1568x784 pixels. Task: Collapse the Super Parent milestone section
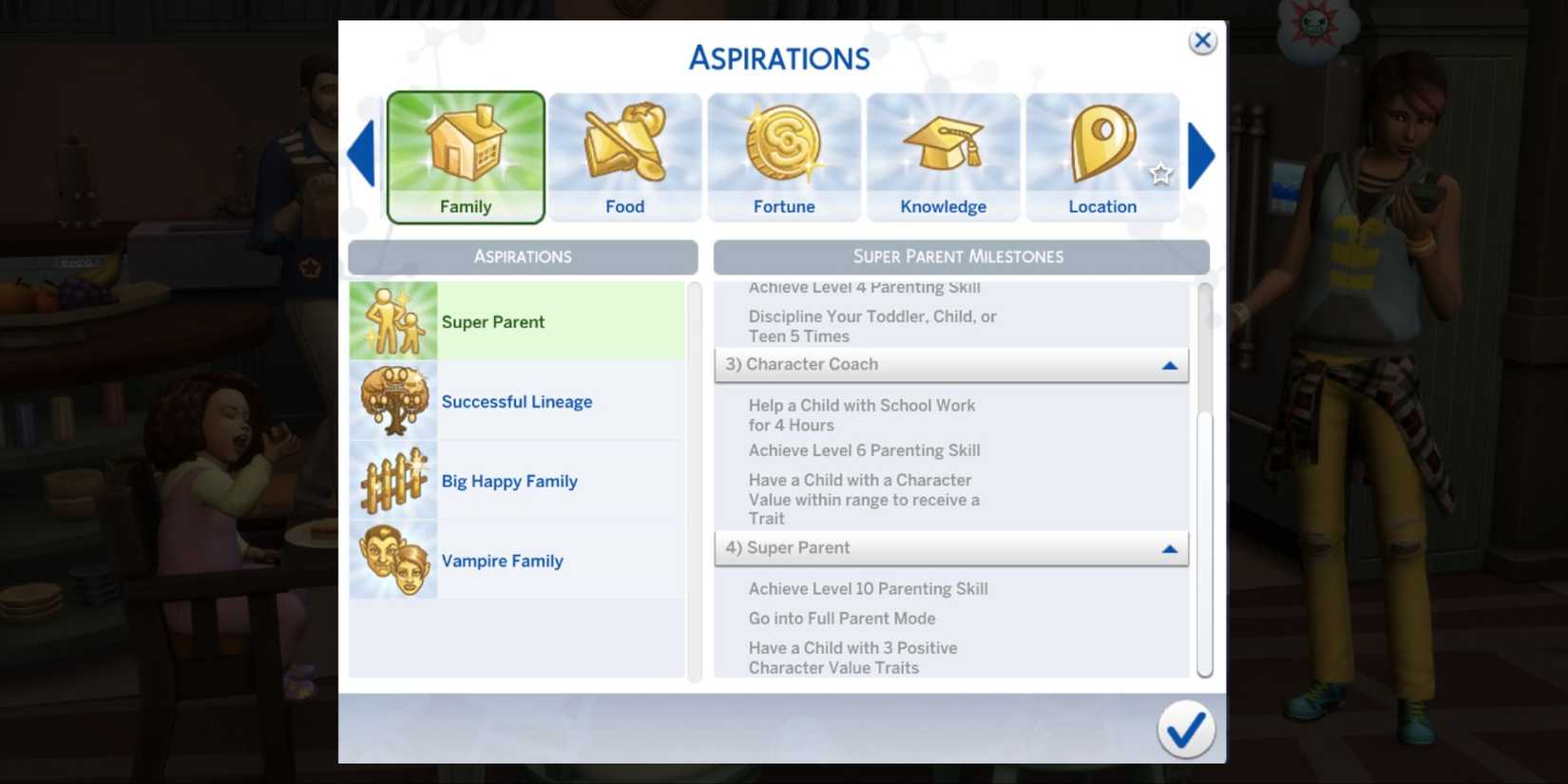[x=1171, y=548]
